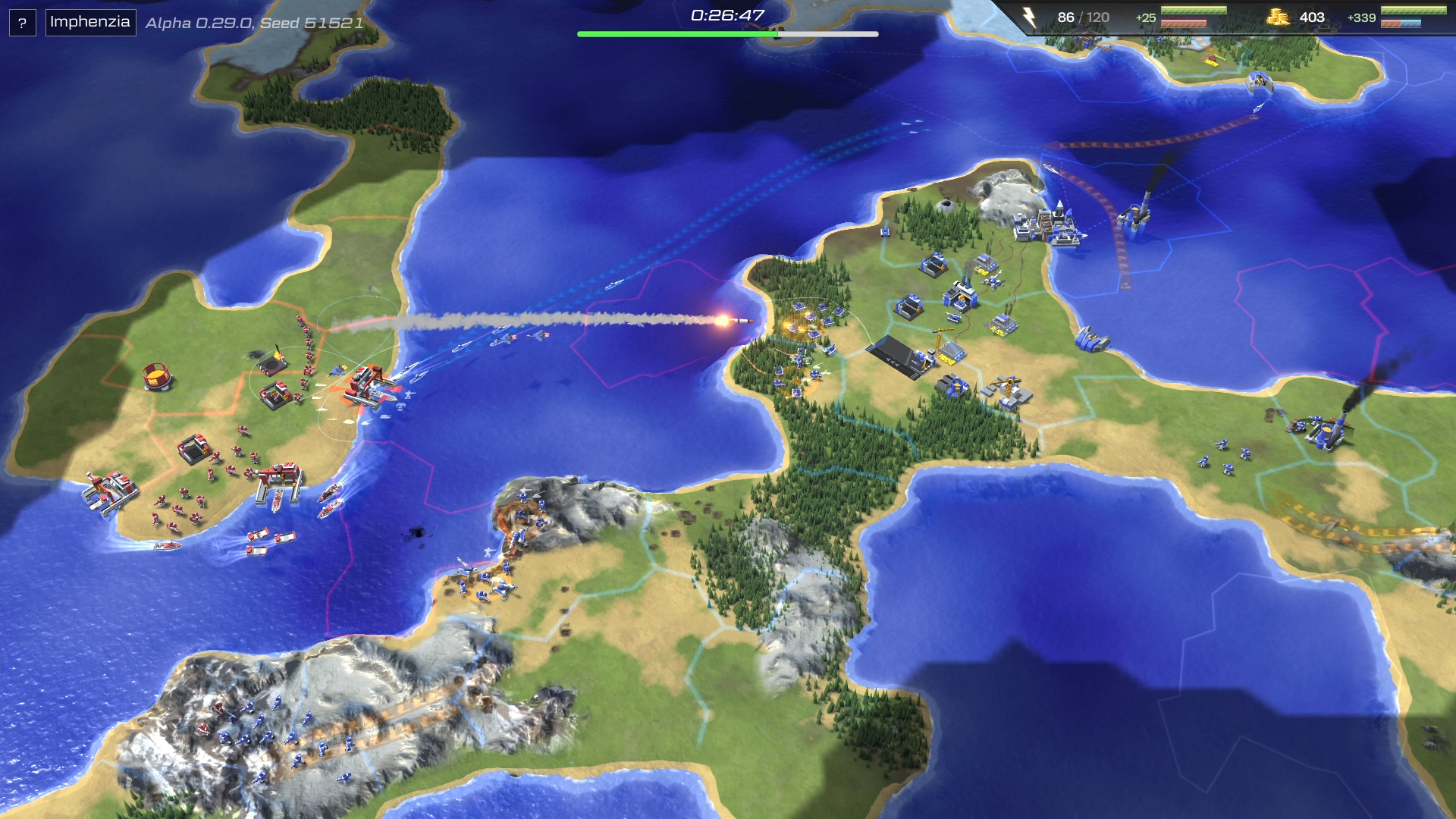Click the Imphenzia player name box

click(x=90, y=22)
